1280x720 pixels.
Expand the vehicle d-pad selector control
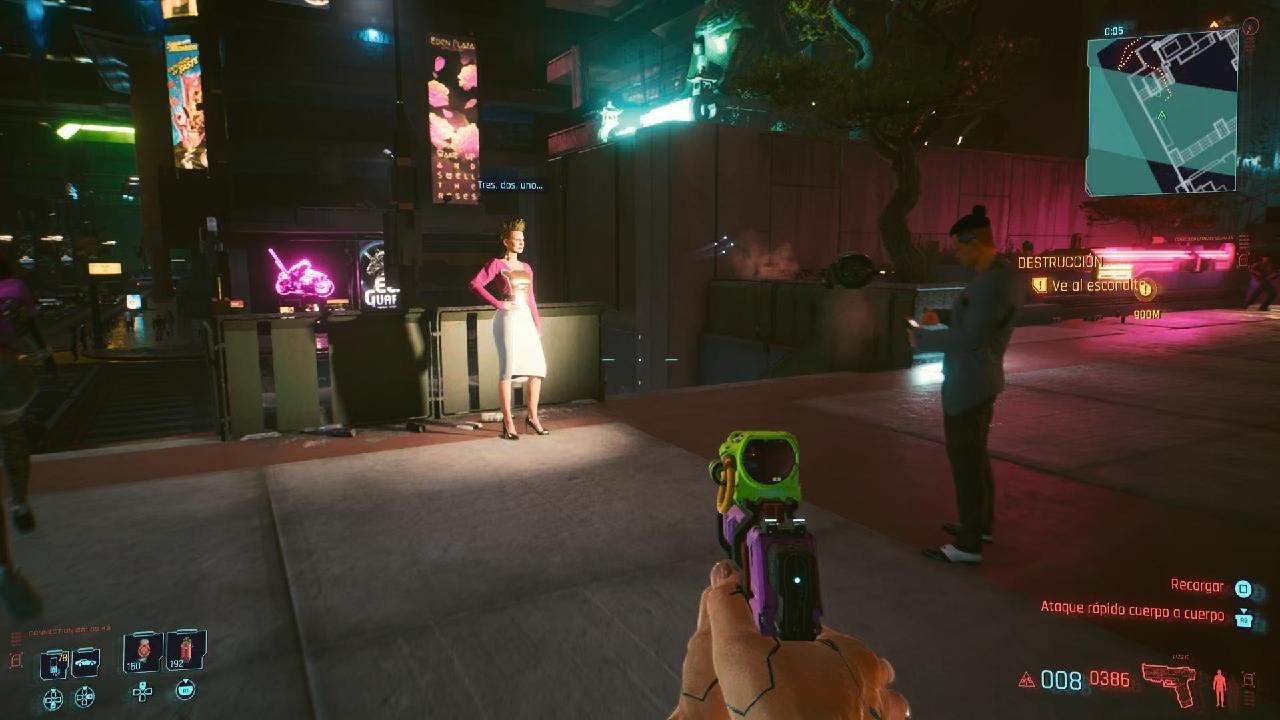click(x=83, y=696)
